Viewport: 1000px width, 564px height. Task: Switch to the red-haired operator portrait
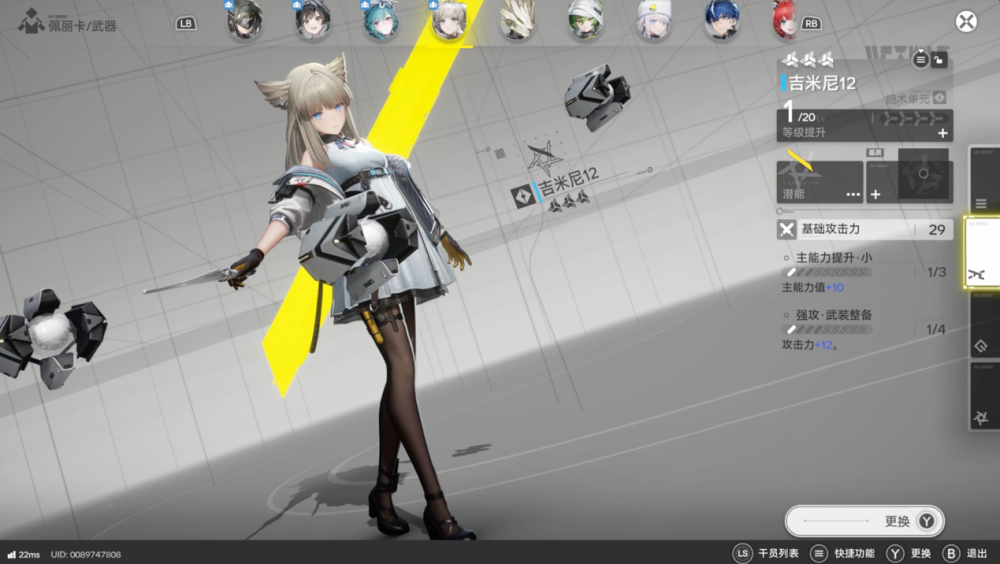tap(784, 21)
